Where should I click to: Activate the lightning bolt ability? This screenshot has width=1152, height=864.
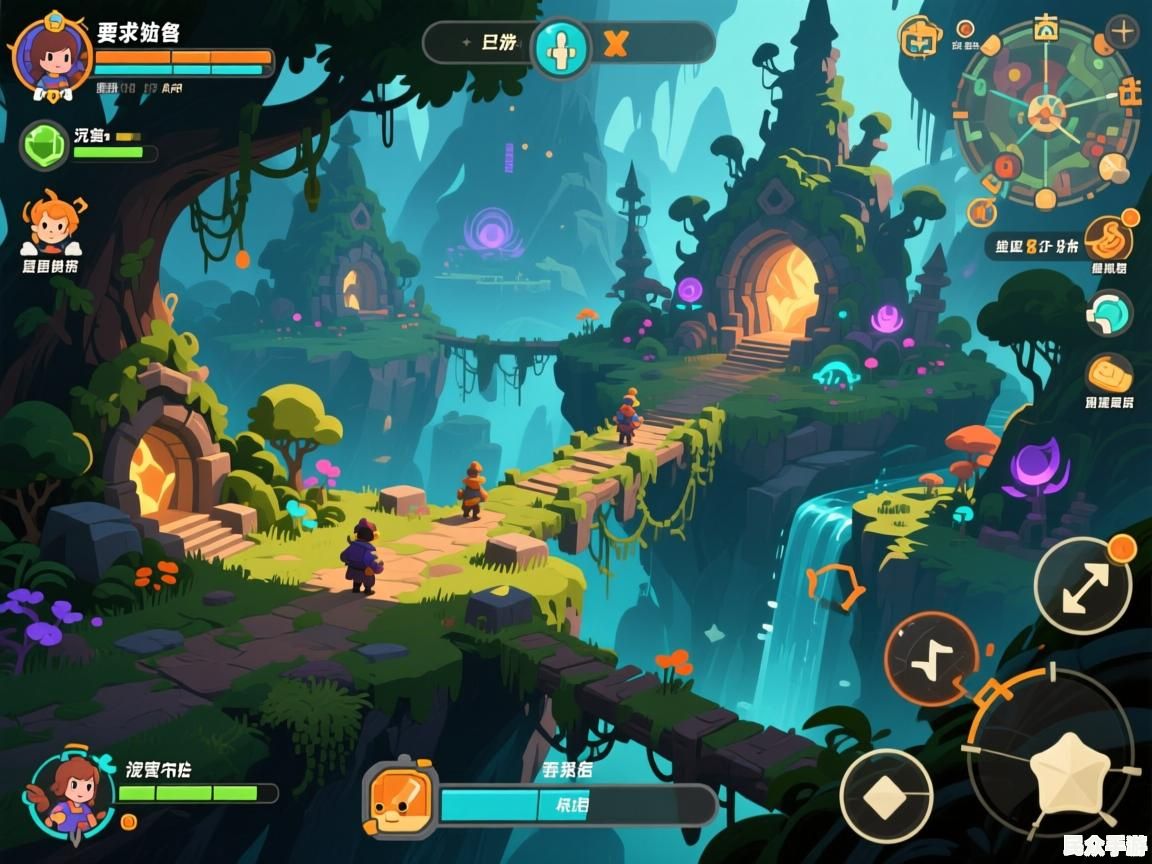931,659
